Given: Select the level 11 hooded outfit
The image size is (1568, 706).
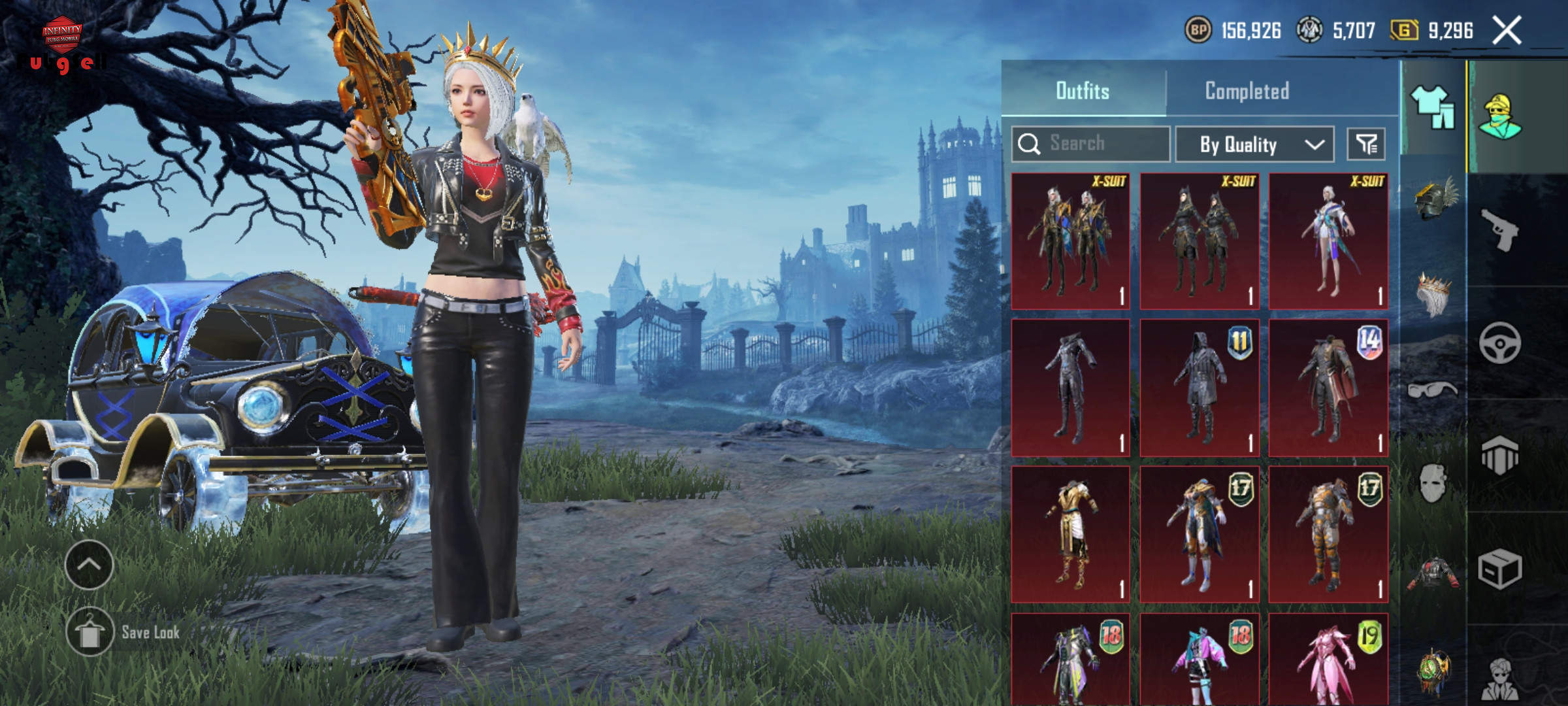Looking at the screenshot, I should (x=1199, y=388).
